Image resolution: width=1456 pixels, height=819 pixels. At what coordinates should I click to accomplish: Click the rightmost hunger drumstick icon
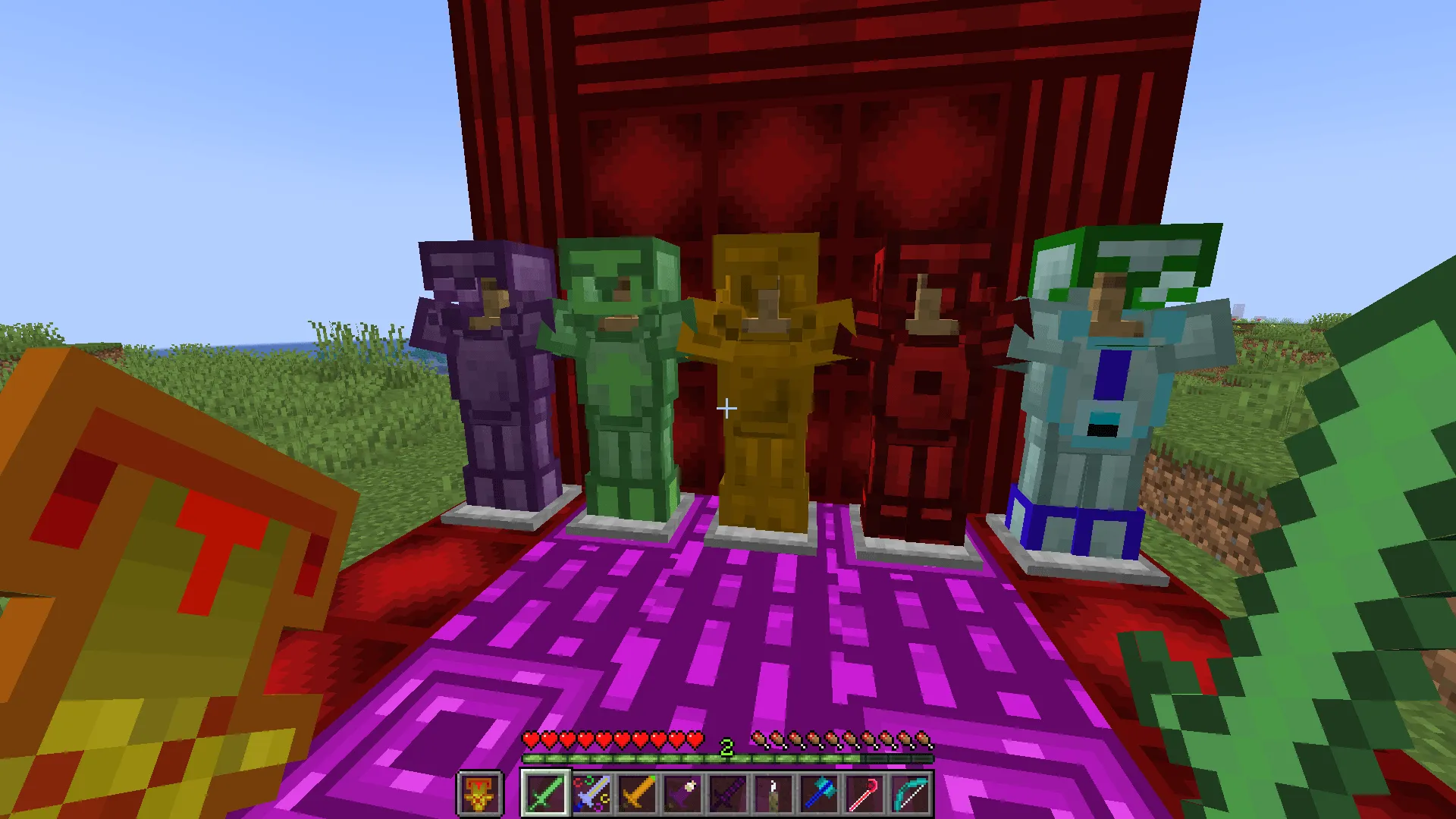pos(924,736)
